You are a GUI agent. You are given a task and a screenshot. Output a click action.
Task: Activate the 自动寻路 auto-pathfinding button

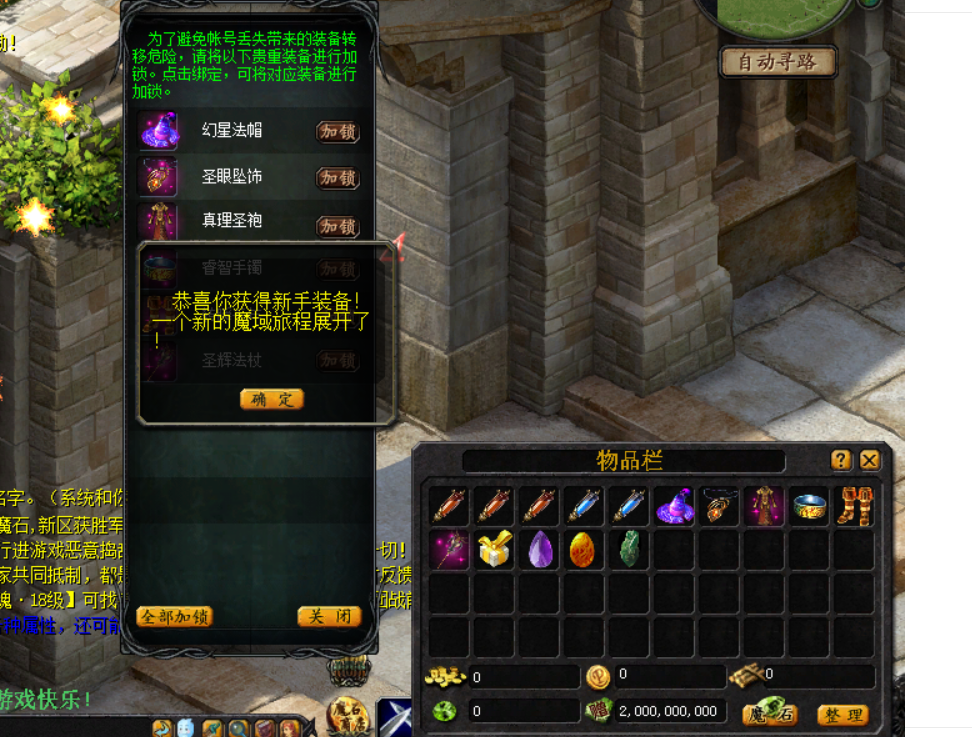(x=778, y=62)
